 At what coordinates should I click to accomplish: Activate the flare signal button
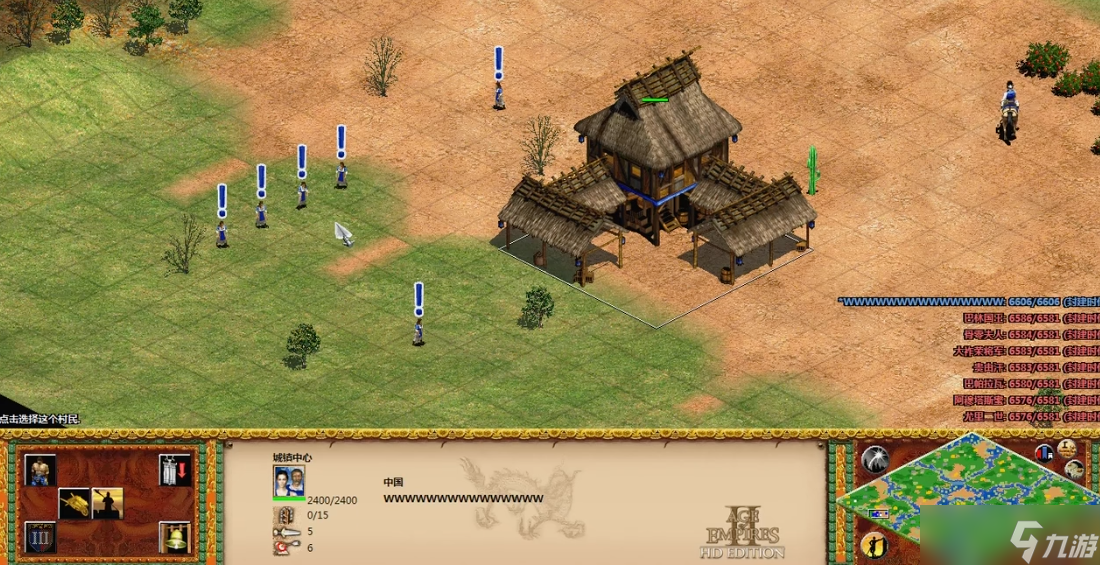coord(875,460)
